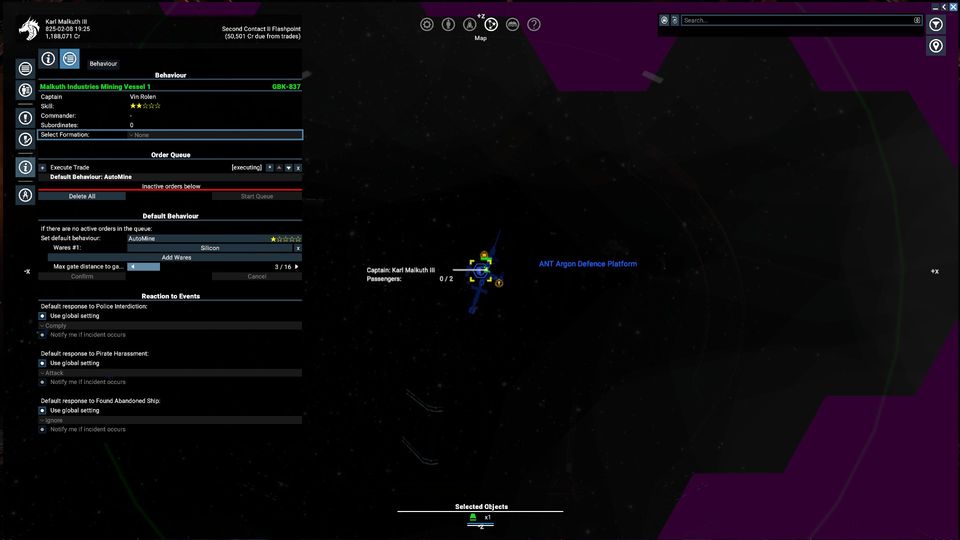This screenshot has height=540, width=960.
Task: Change the Silicon ware selection
Action: click(x=209, y=248)
